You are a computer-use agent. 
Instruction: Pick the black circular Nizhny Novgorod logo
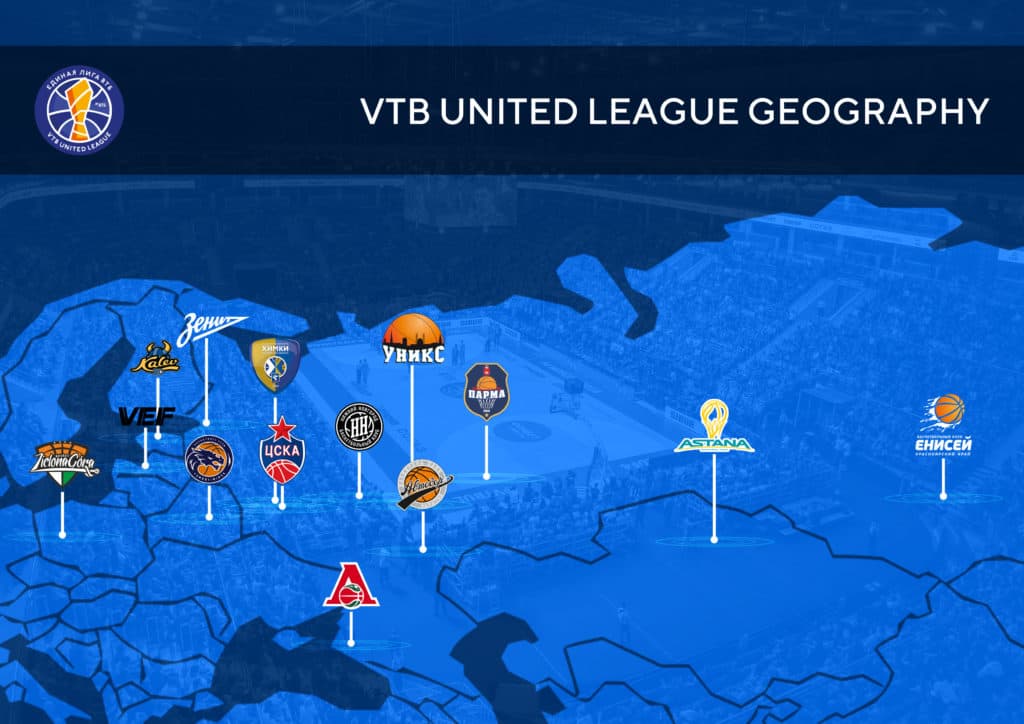click(359, 428)
